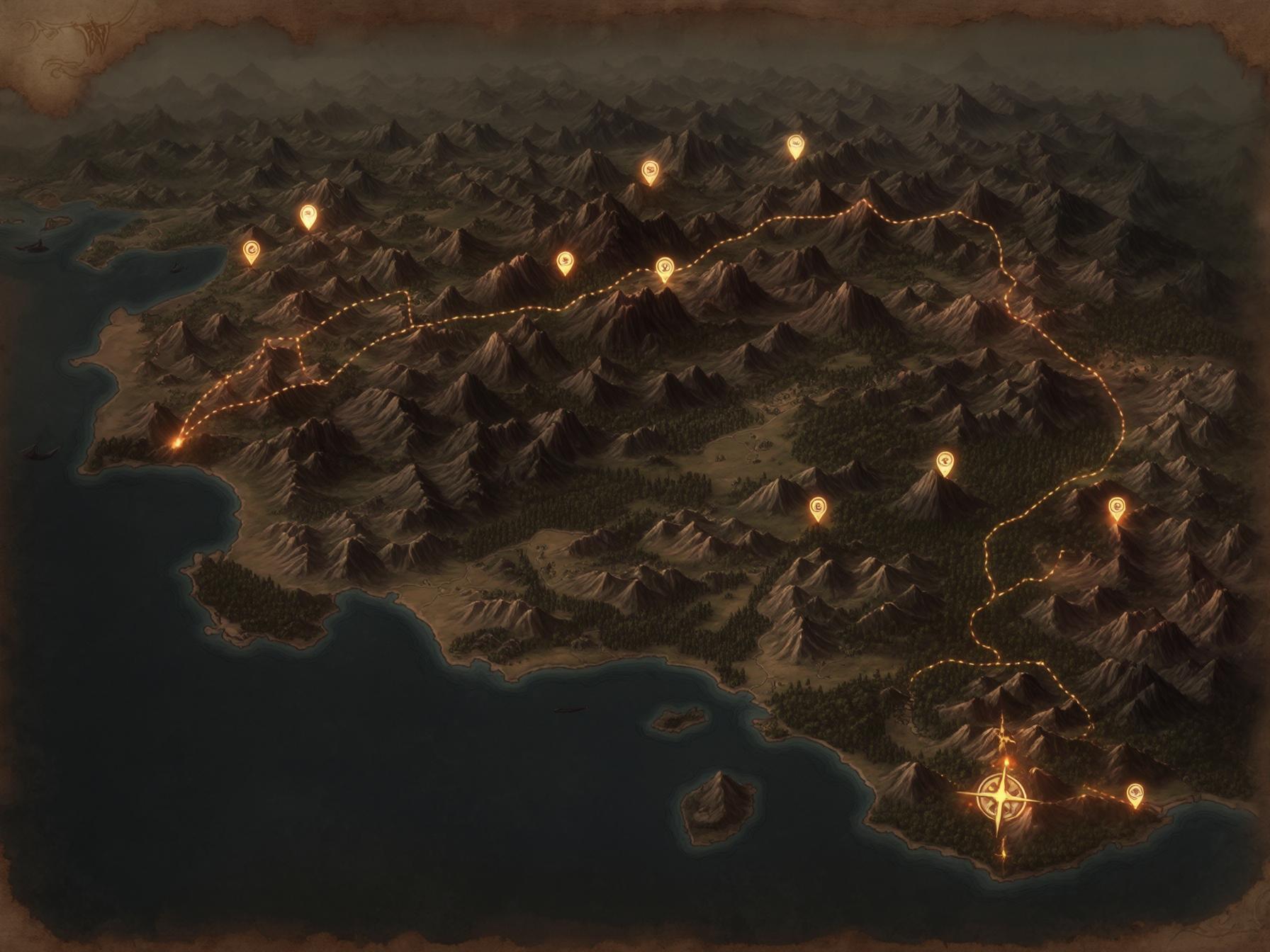The height and width of the screenshot is (952, 1270).
Task: Choose the pin atop the lone forest peak
Action: (x=945, y=462)
